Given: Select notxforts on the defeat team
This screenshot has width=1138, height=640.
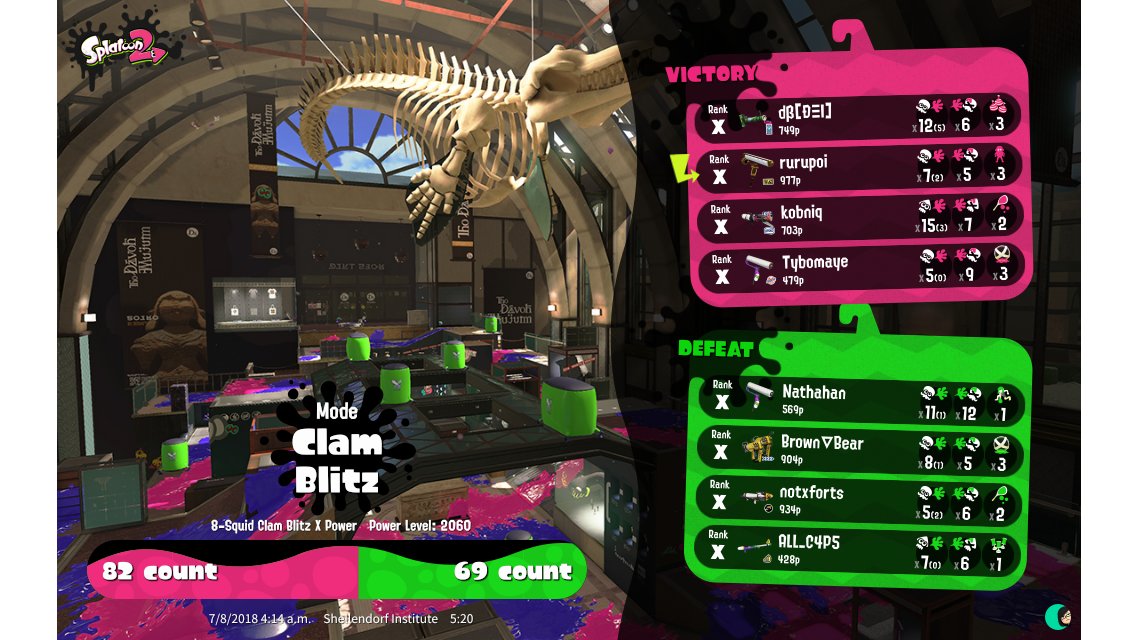Looking at the screenshot, I should point(862,499).
